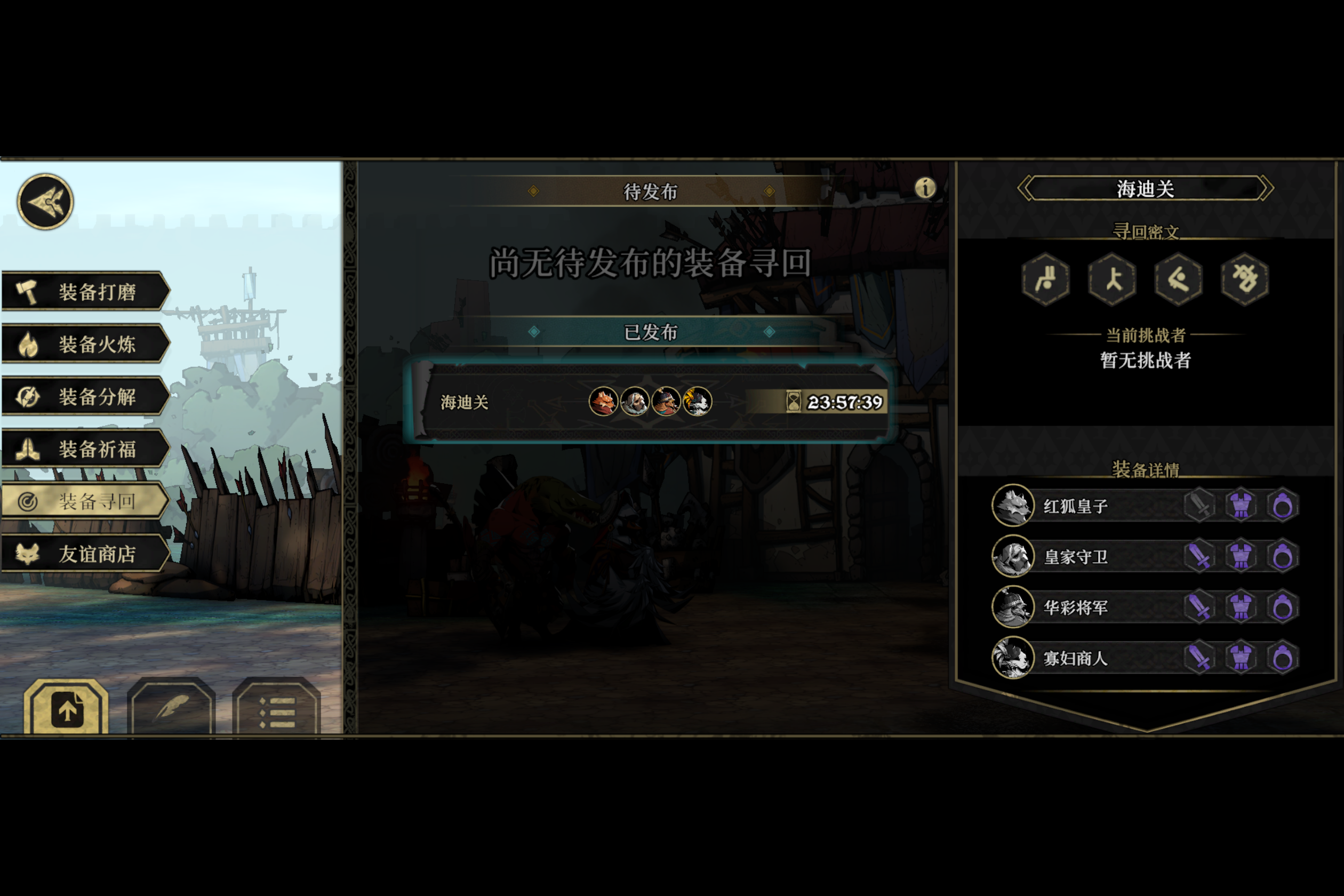Choose the 装备分解 option
The width and height of the screenshot is (1344, 896).
tap(86, 397)
